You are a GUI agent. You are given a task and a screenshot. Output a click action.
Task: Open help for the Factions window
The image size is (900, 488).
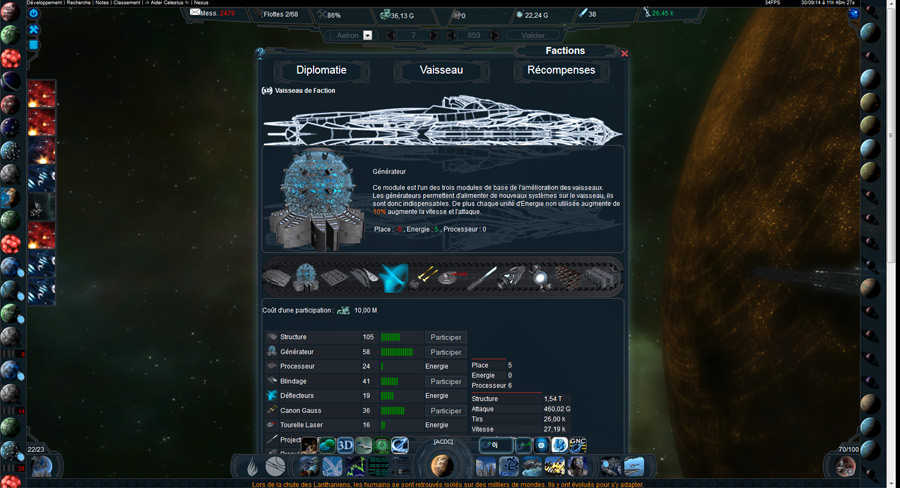[260, 53]
